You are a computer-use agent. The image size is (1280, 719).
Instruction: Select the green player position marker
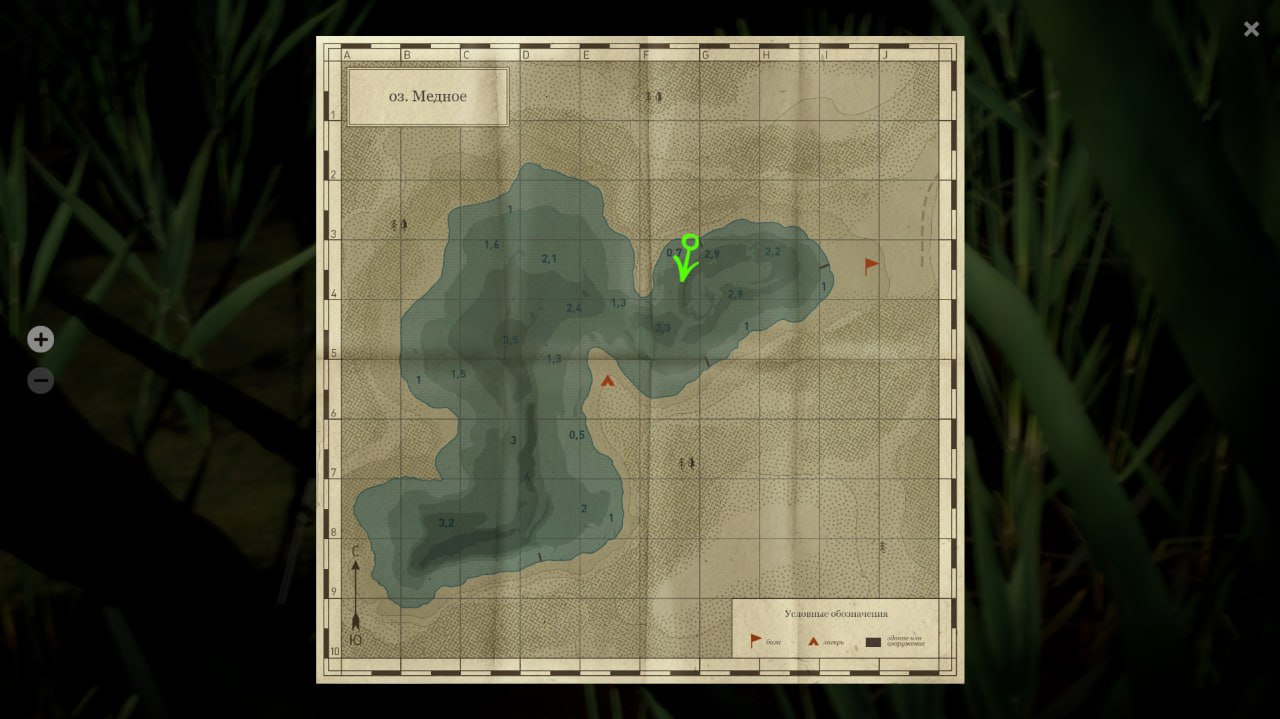tap(689, 242)
